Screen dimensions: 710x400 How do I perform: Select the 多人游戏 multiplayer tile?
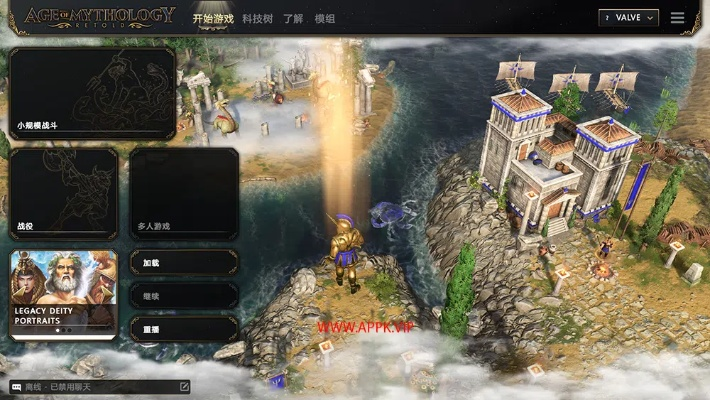(x=184, y=194)
